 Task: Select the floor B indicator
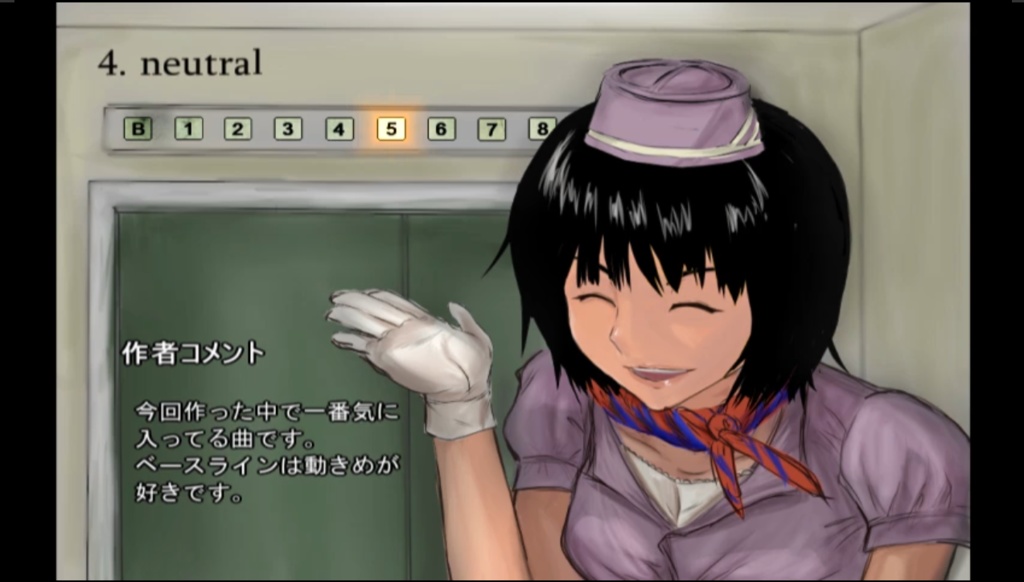(x=138, y=128)
